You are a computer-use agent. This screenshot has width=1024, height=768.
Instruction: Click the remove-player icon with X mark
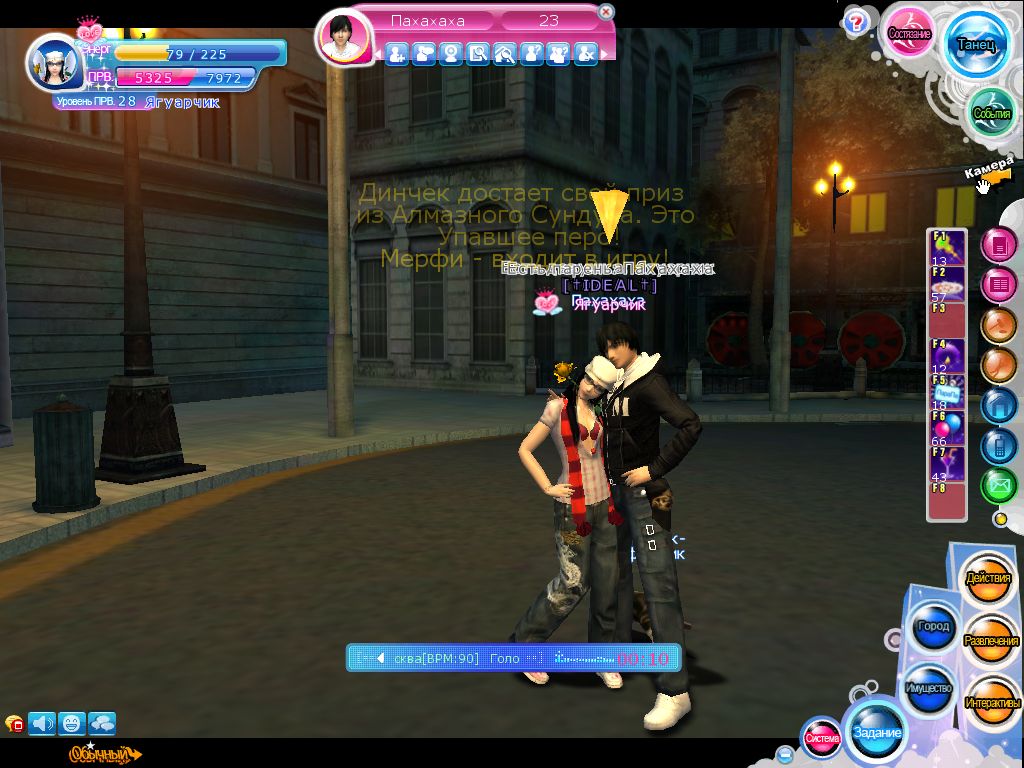point(586,54)
